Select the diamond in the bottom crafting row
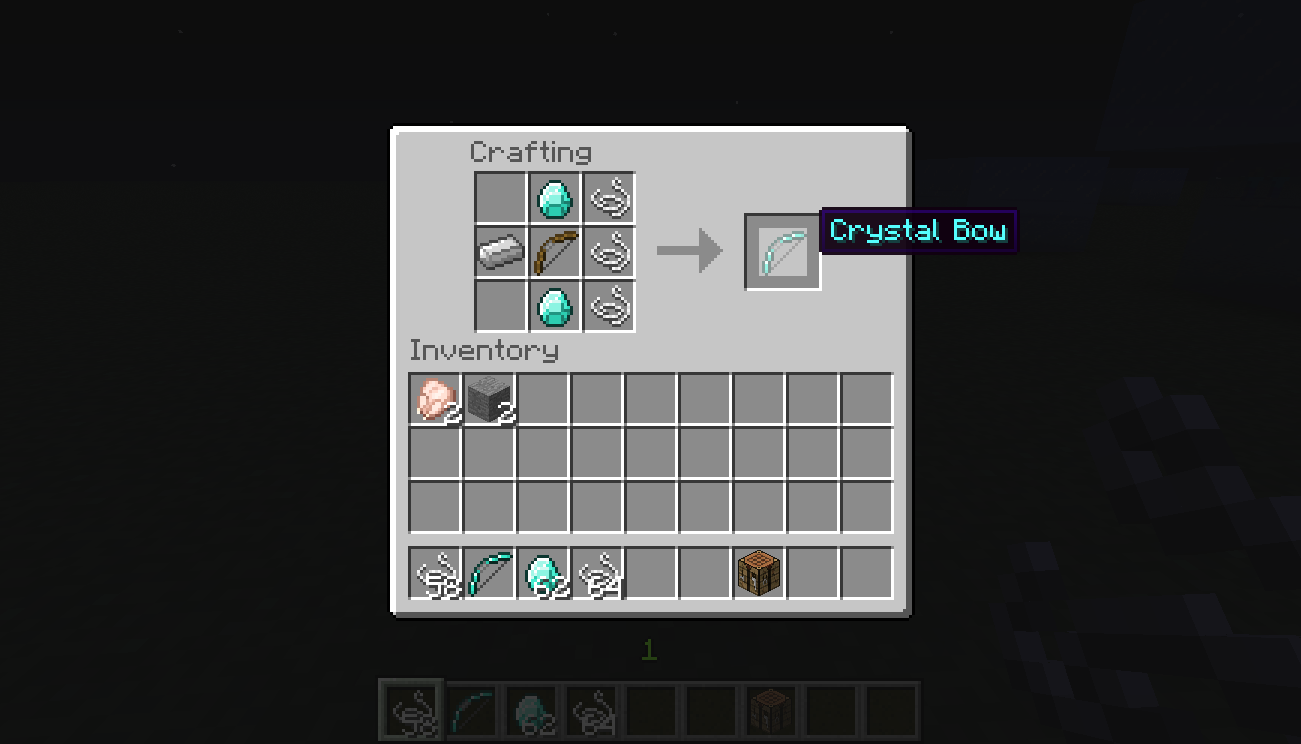 [554, 306]
